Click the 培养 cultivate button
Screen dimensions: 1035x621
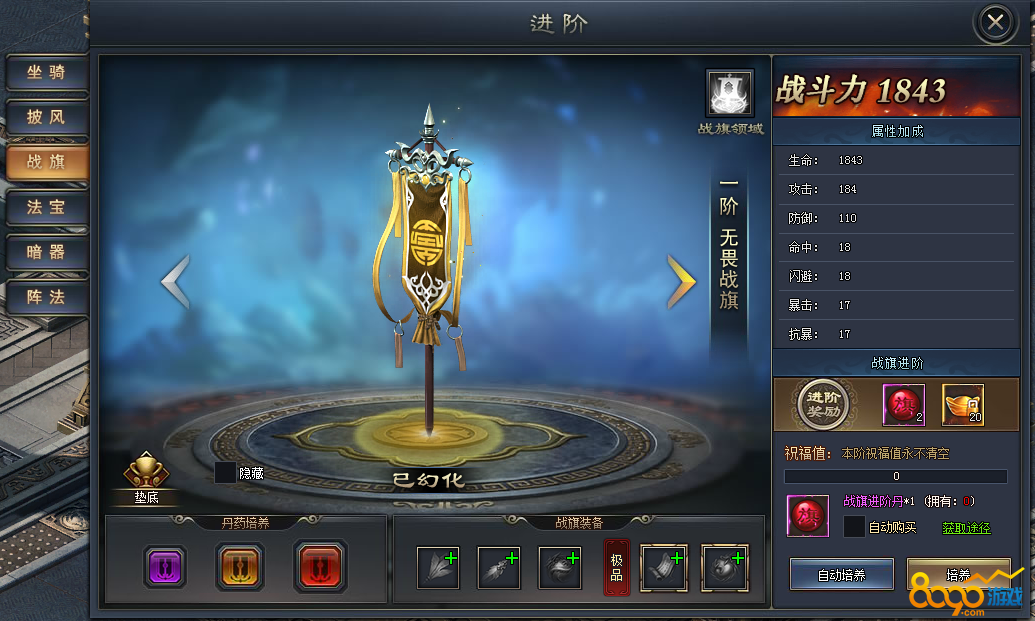pos(957,575)
